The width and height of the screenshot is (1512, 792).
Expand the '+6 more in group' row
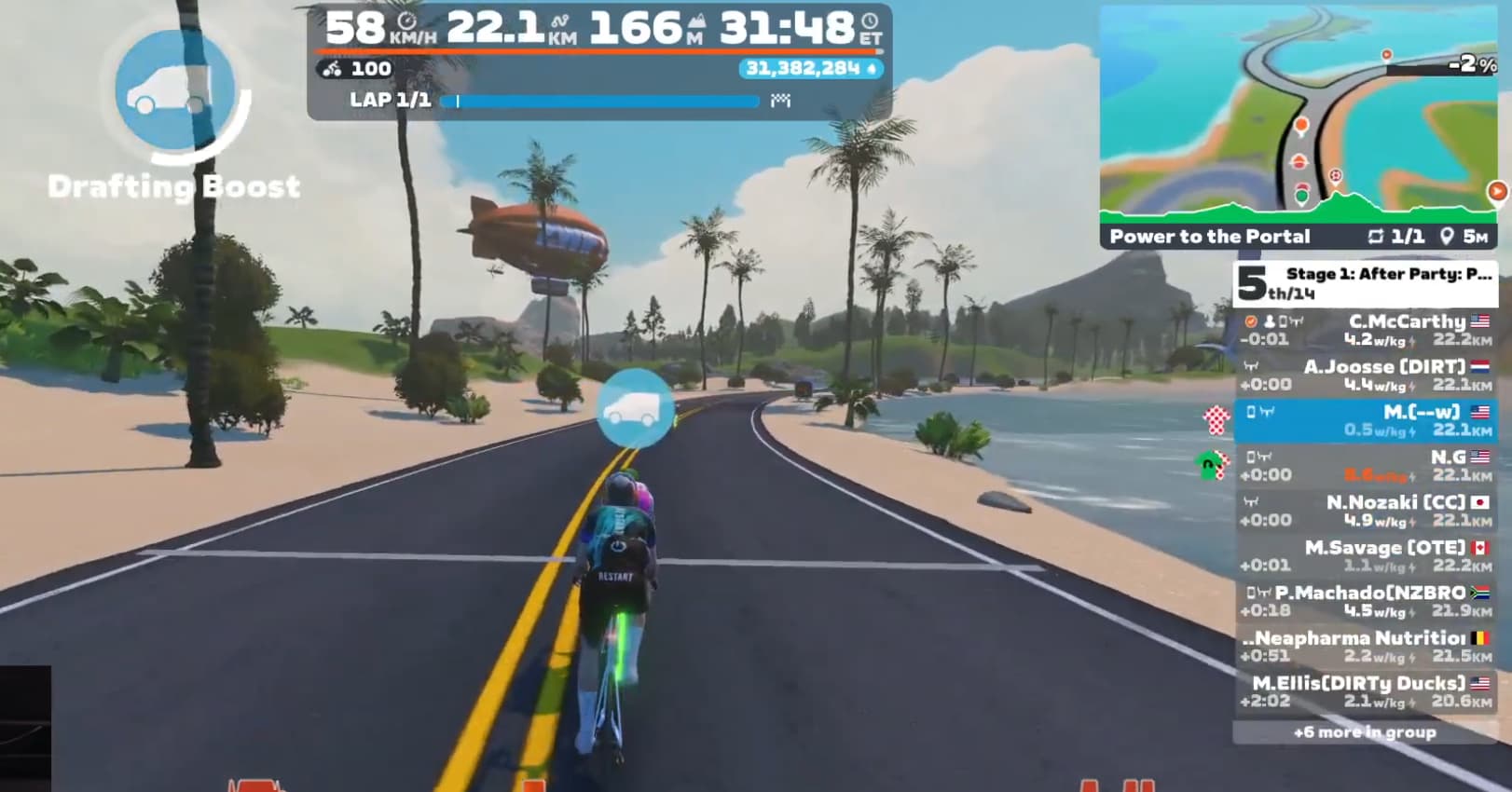tap(1365, 732)
